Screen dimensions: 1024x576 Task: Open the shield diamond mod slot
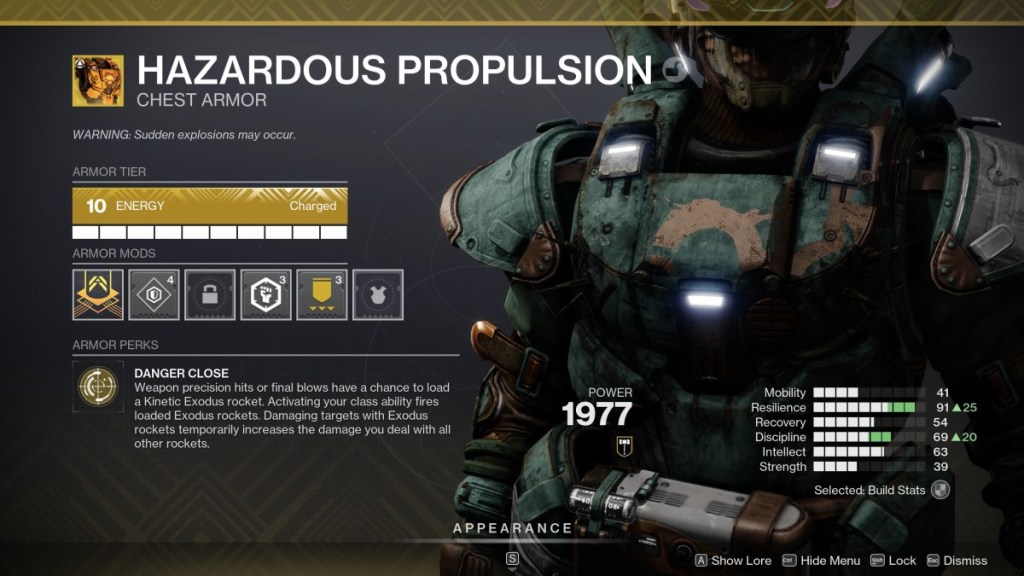[154, 294]
